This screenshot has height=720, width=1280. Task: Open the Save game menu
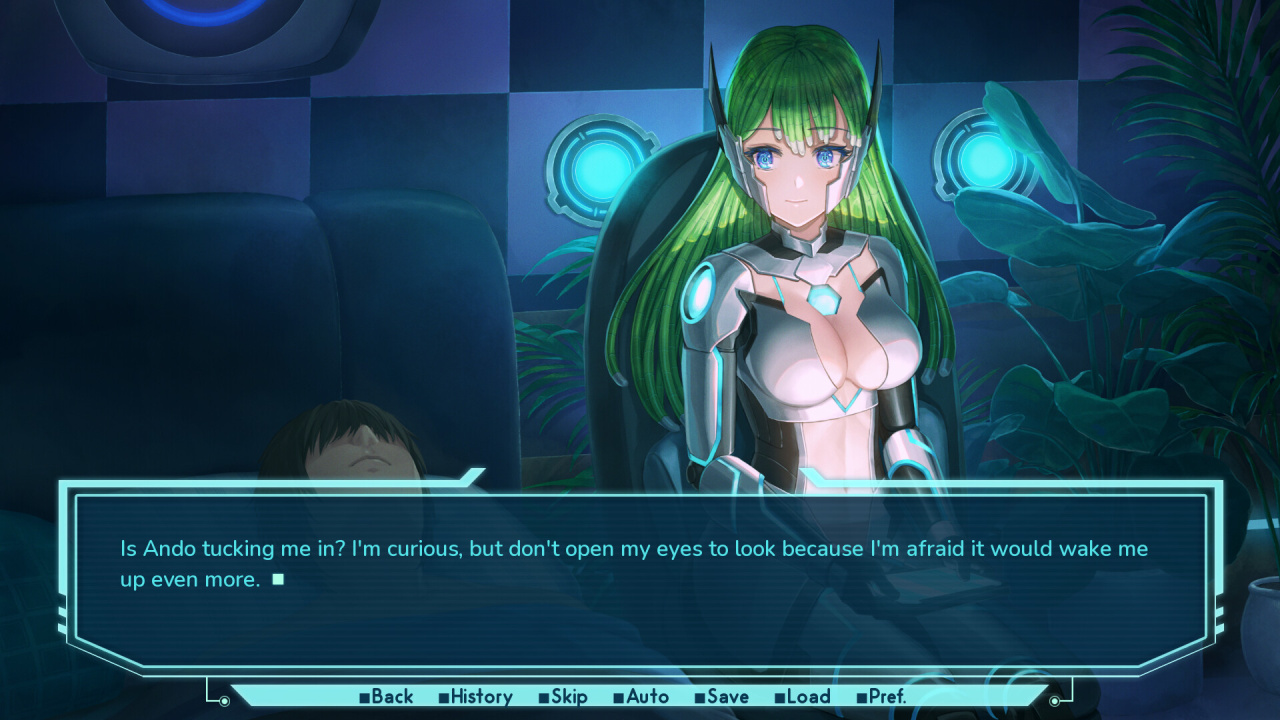click(722, 697)
